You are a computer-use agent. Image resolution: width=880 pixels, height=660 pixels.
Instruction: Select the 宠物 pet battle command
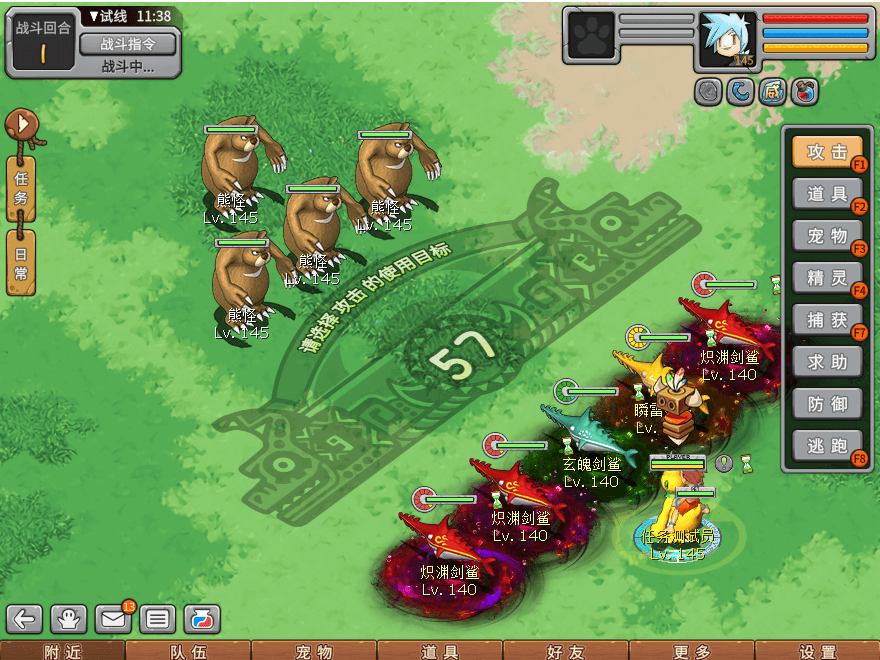pyautogui.click(x=827, y=236)
